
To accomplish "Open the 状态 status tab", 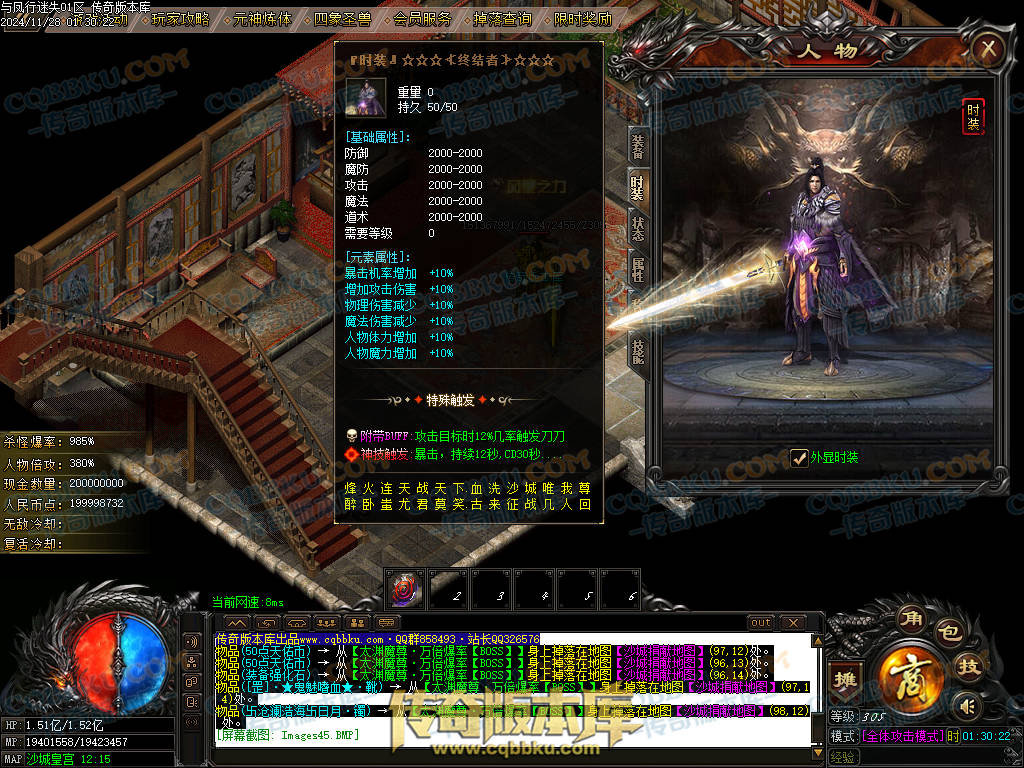I will point(637,229).
